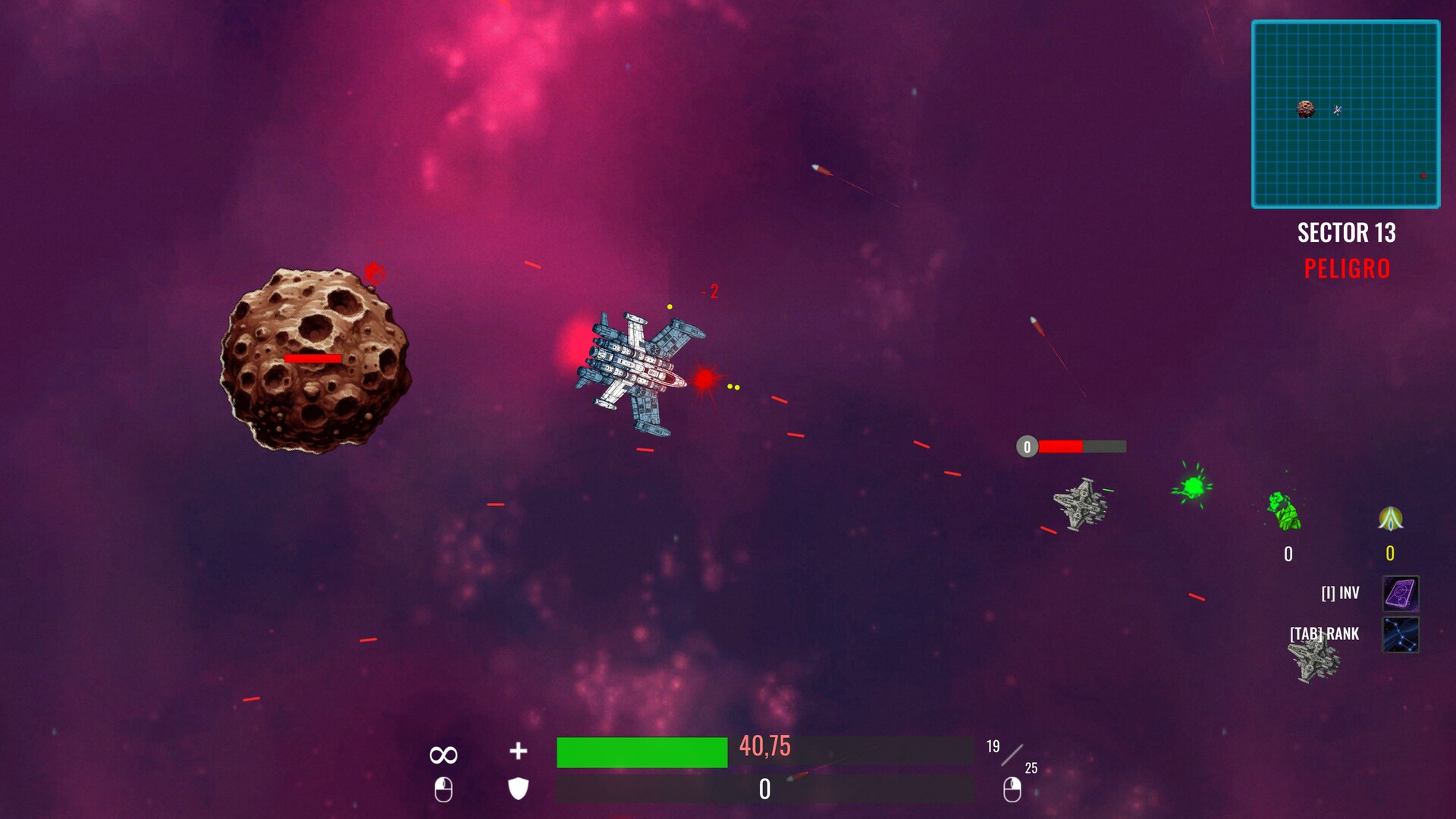Click the PELIGRO warning text
1456x819 pixels.
[1347, 268]
